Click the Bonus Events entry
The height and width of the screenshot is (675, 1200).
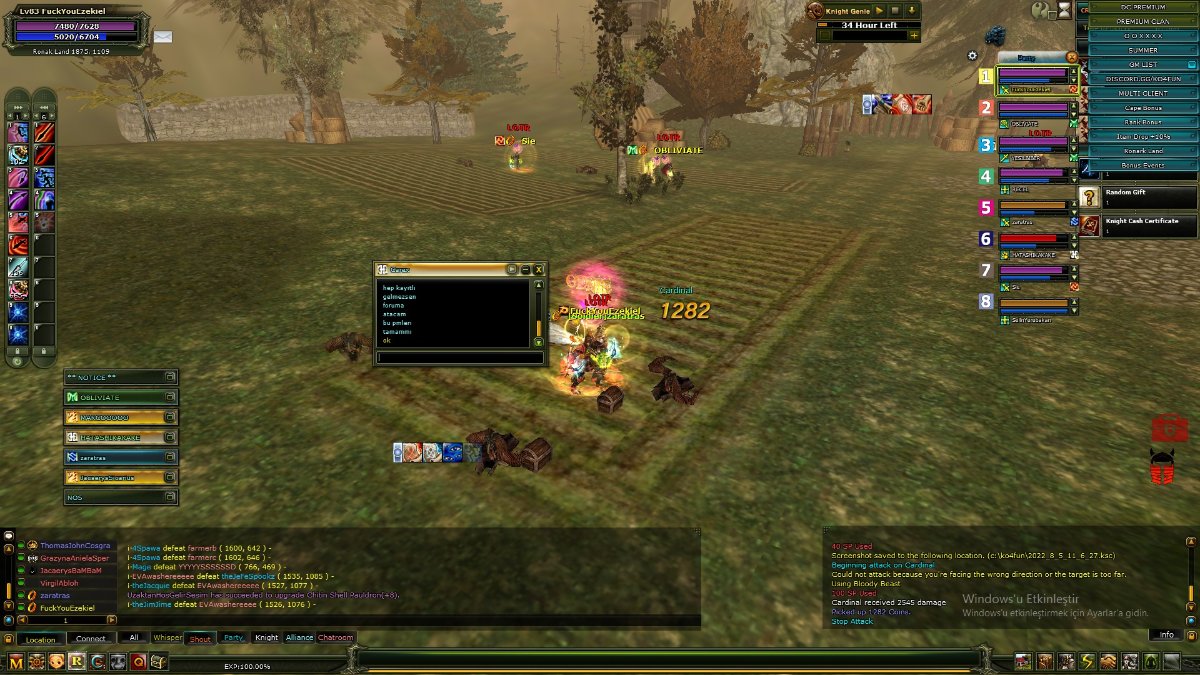point(1142,165)
